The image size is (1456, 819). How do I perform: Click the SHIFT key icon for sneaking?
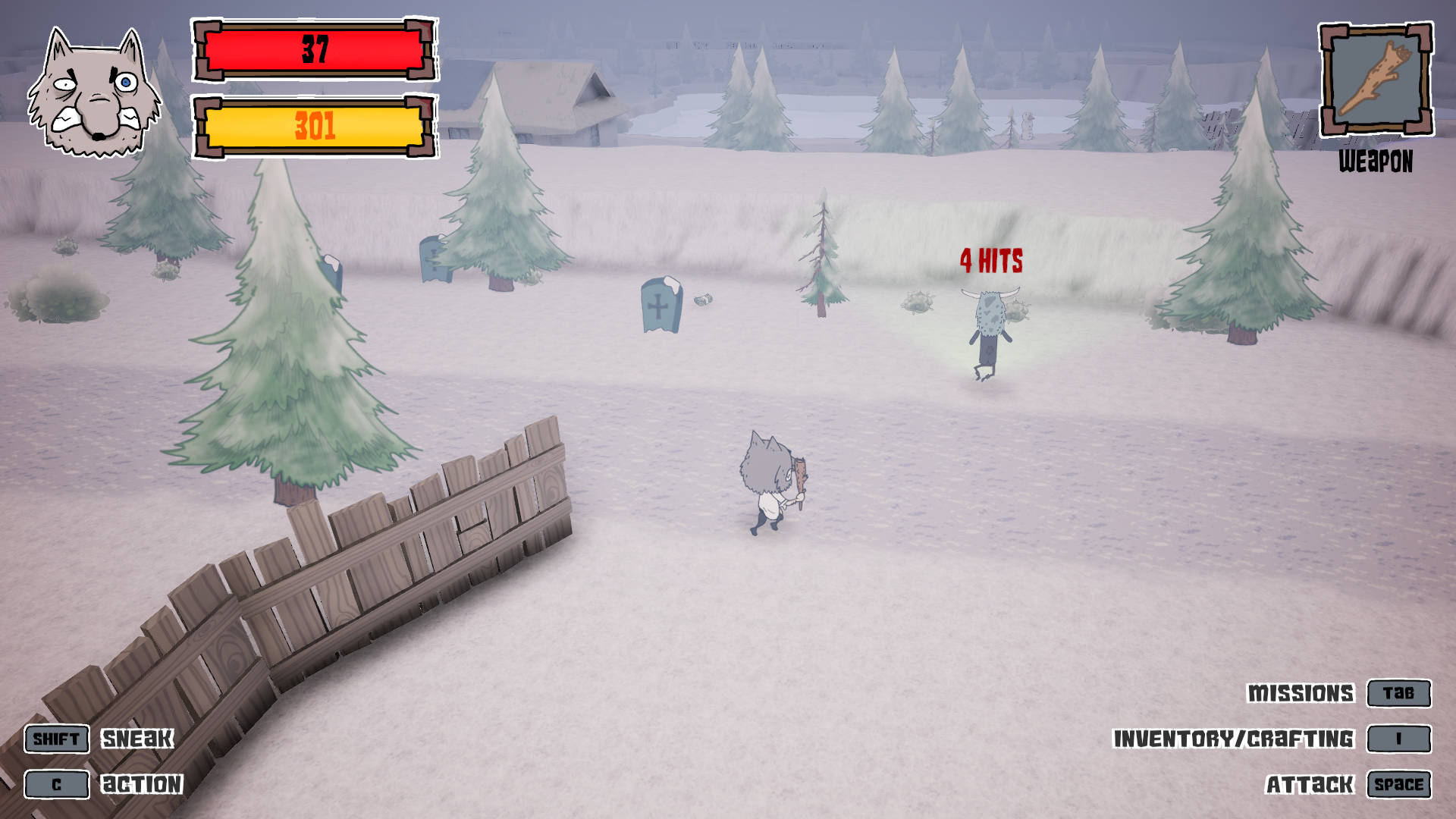point(56,739)
